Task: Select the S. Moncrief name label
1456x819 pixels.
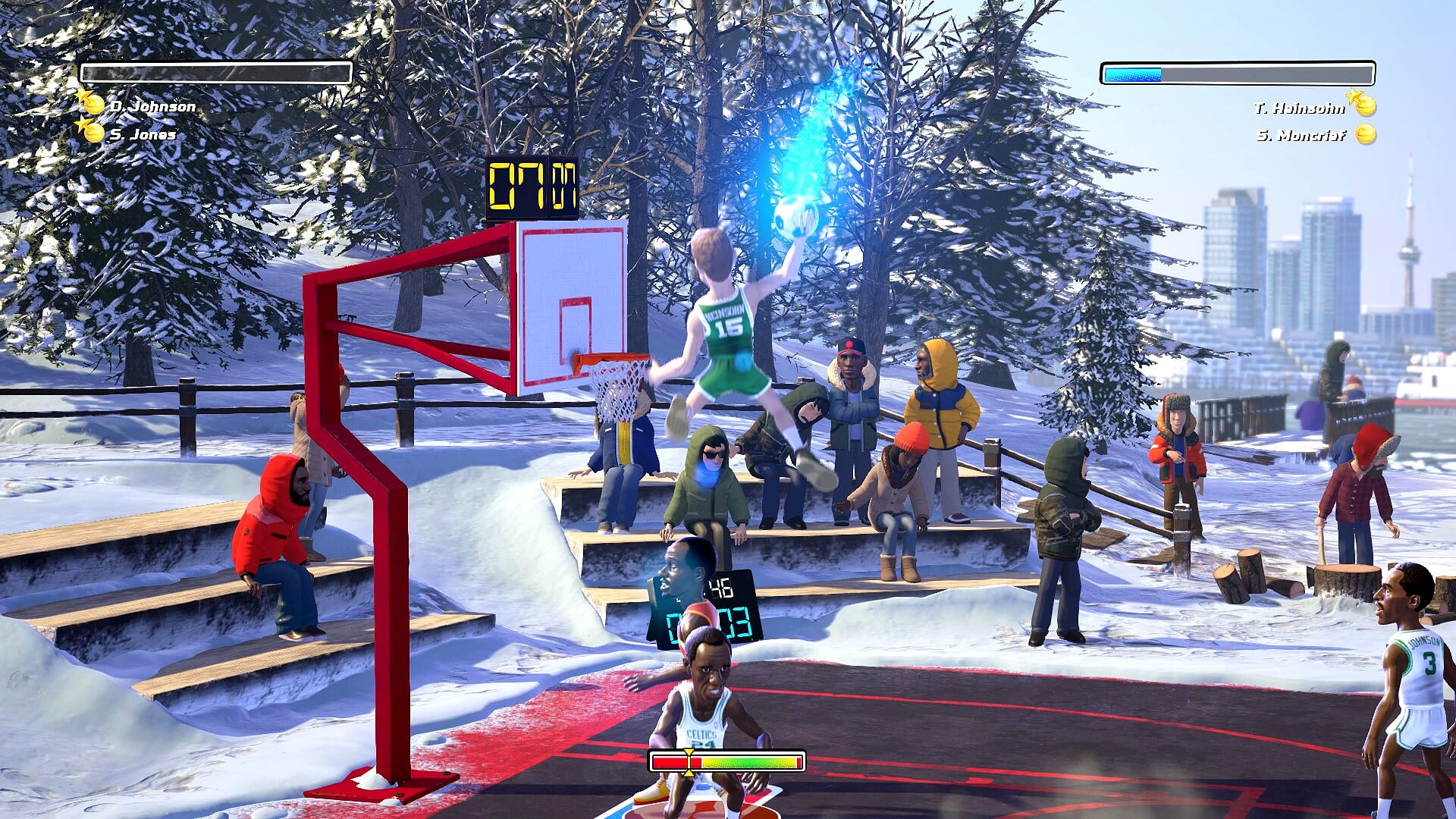Action: point(1301,134)
